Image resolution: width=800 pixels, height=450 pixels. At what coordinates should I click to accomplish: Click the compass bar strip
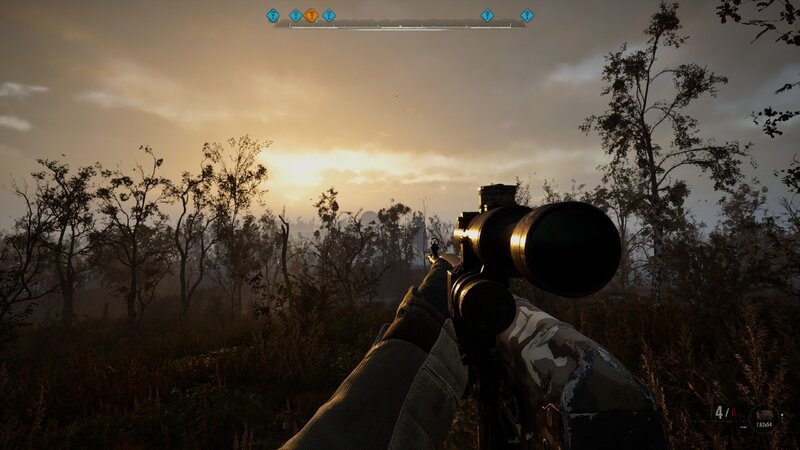(x=400, y=24)
